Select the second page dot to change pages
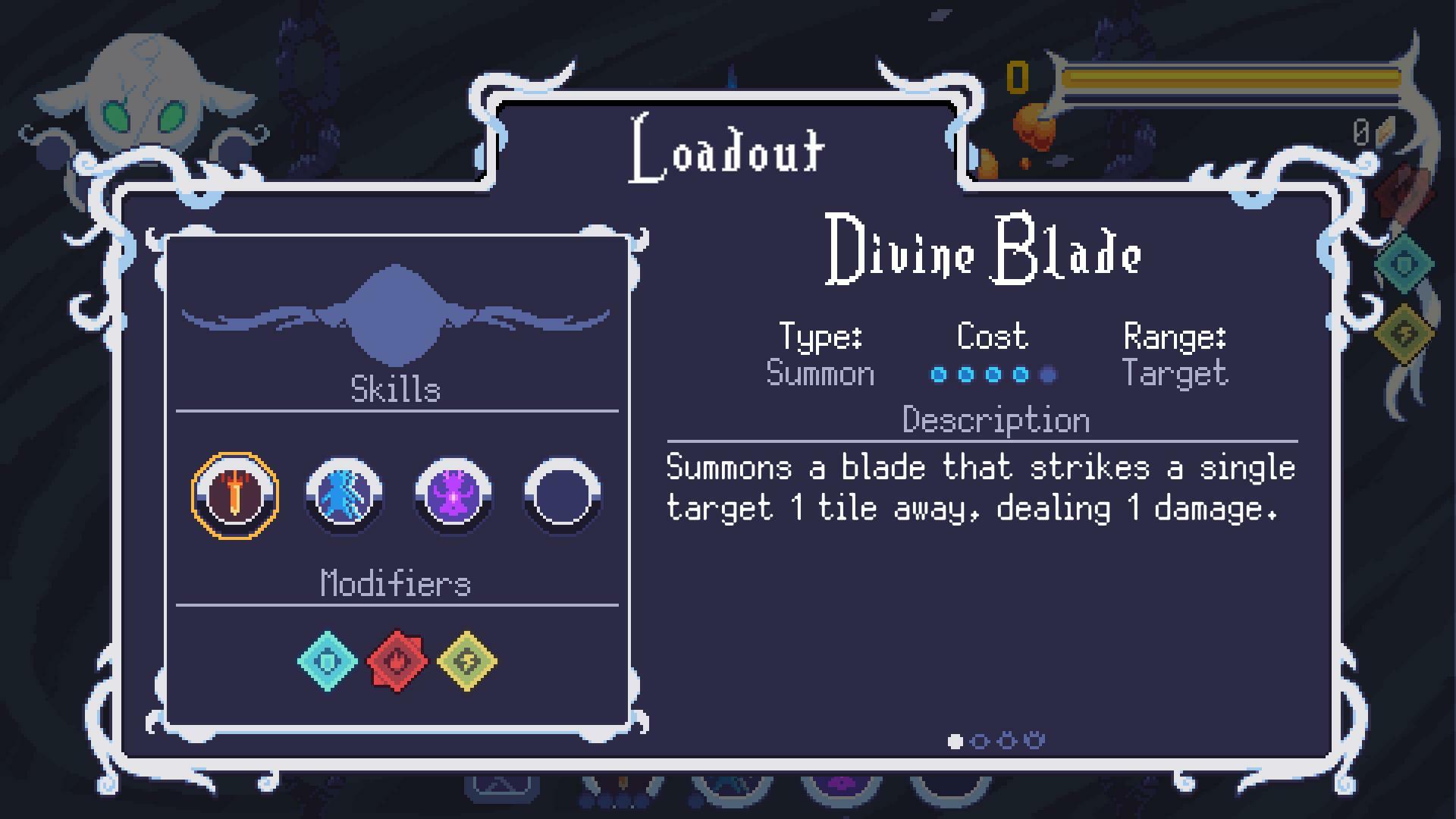The image size is (1456, 819). coord(981,741)
